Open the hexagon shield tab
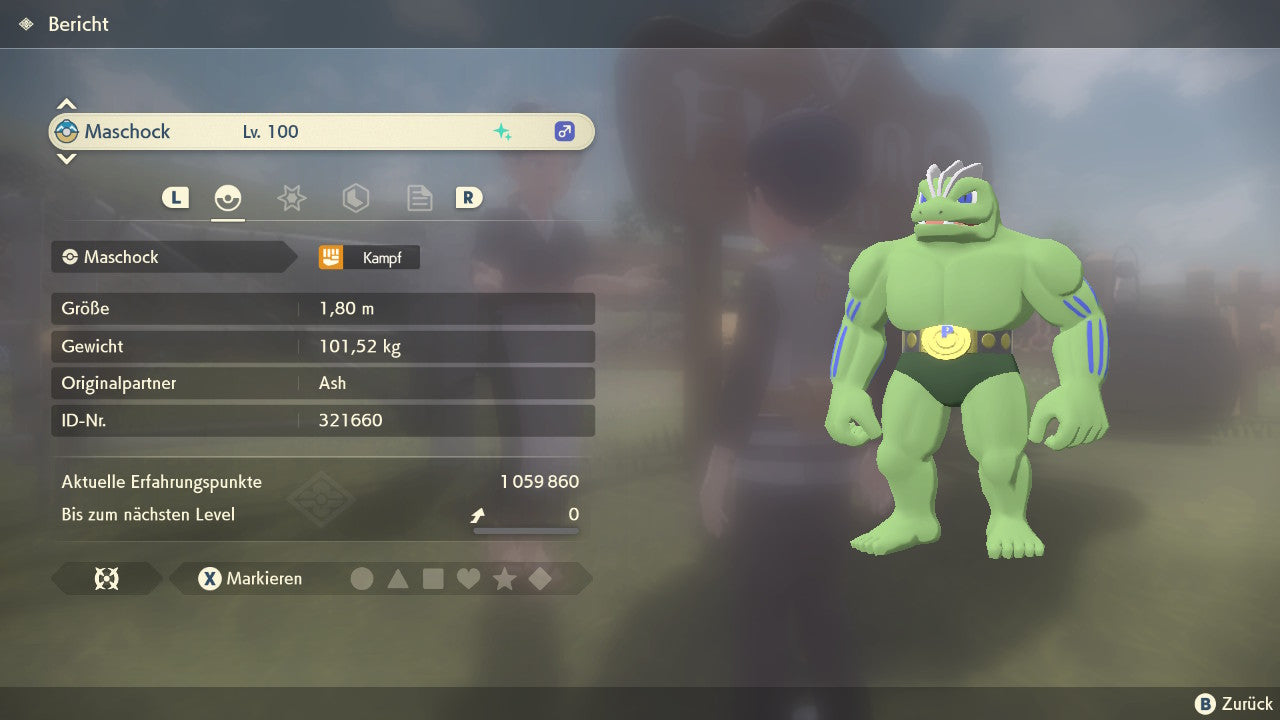Viewport: 1280px width, 720px height. (x=355, y=198)
